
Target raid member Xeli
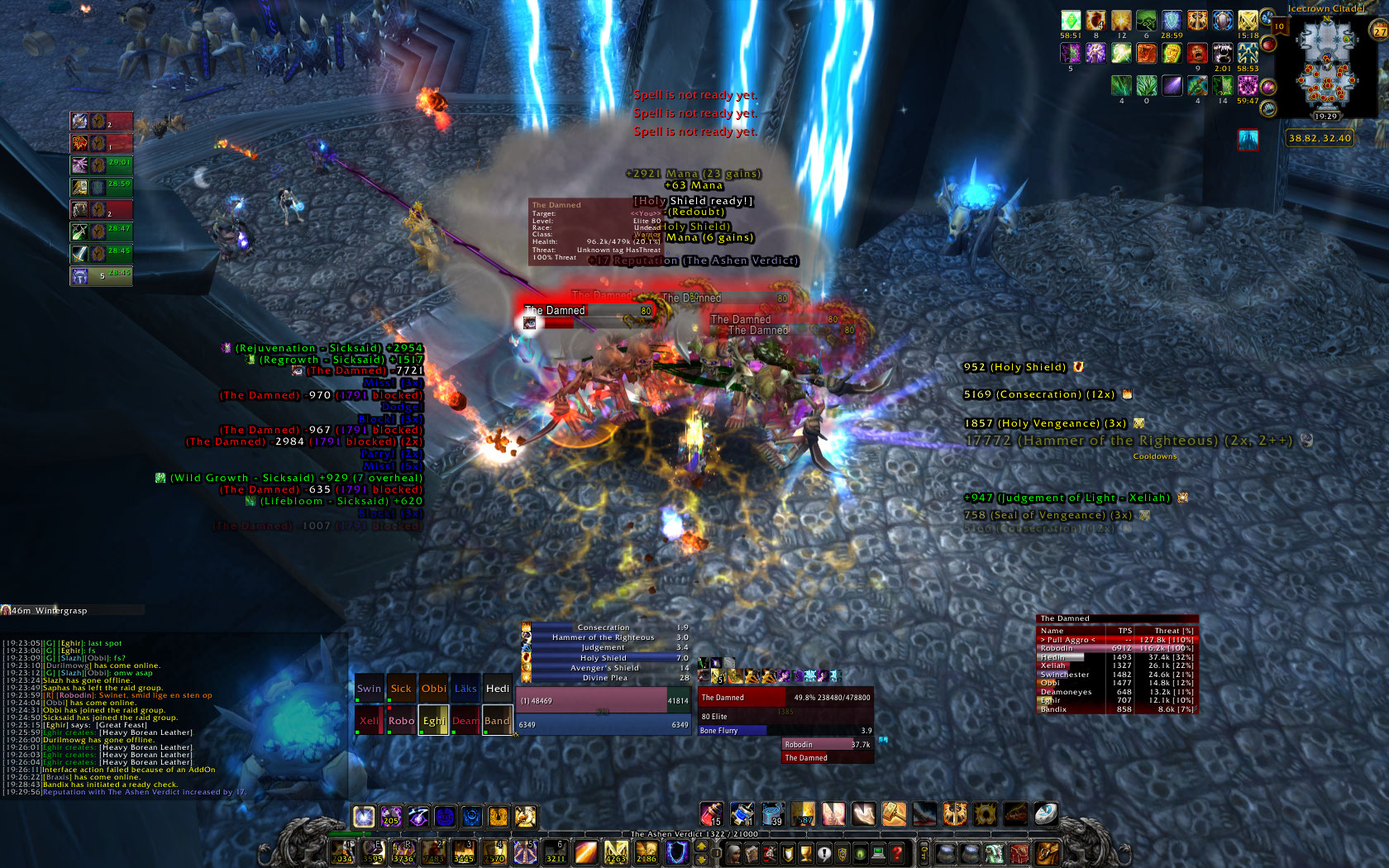pos(369,721)
